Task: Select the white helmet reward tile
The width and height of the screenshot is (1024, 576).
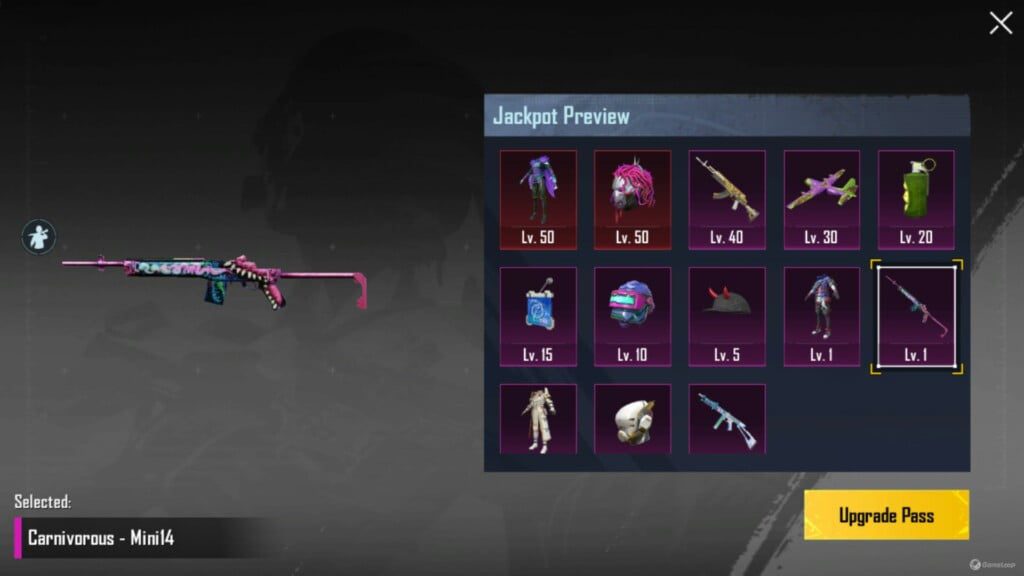Action: pyautogui.click(x=632, y=419)
